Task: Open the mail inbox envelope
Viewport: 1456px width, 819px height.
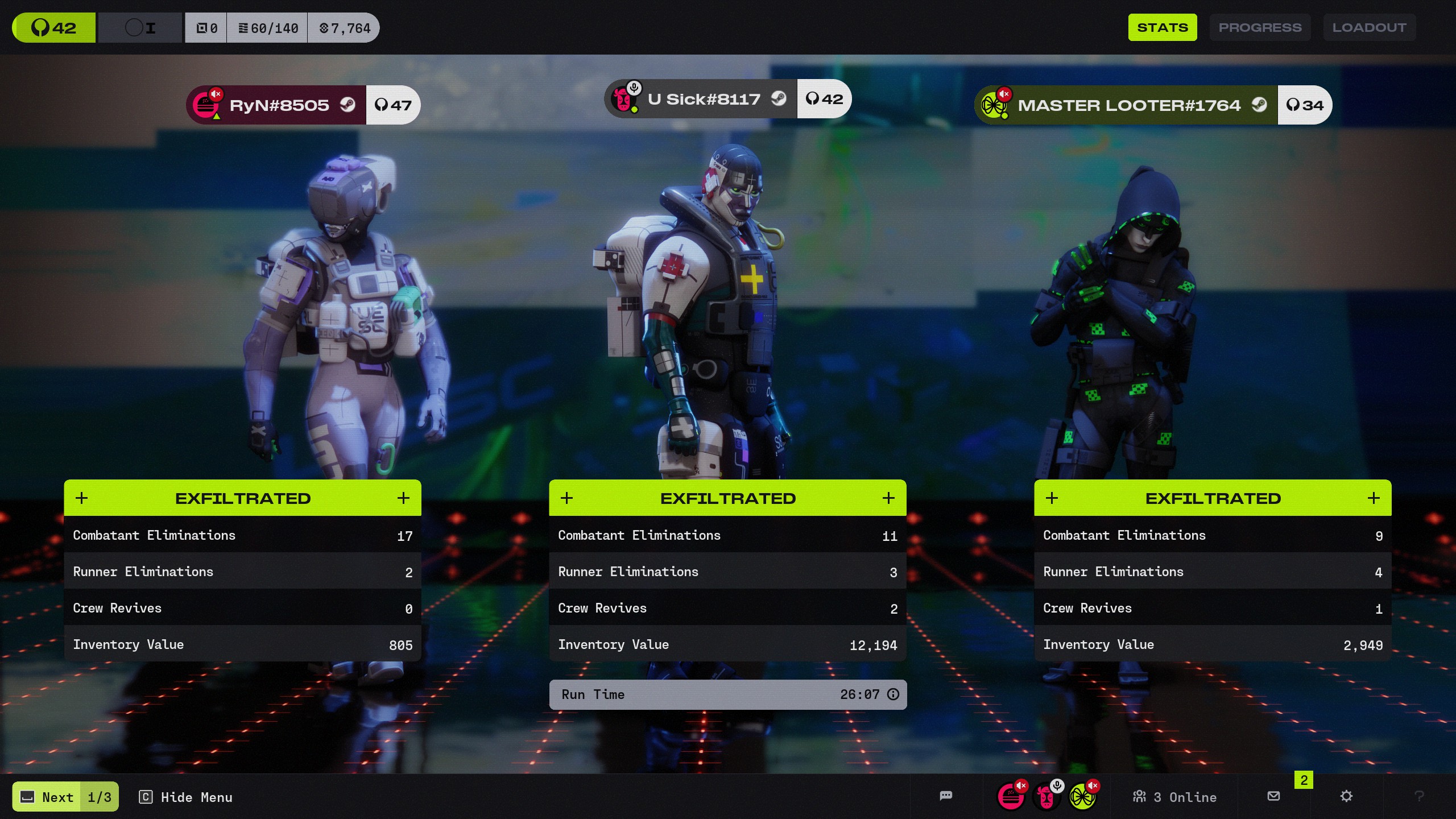Action: pos(1274,796)
